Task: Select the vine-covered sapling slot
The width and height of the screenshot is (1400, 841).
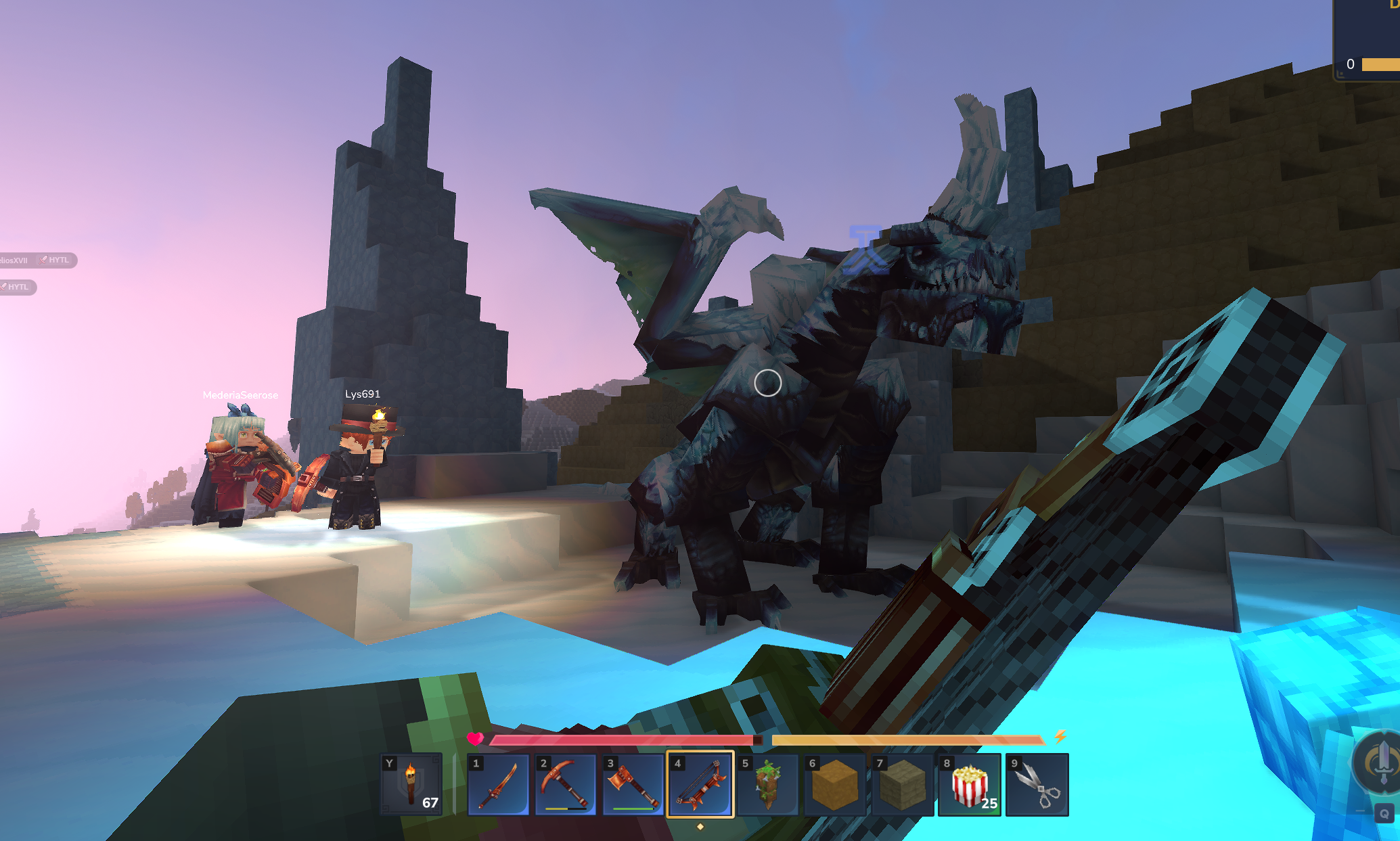Action: [767, 785]
